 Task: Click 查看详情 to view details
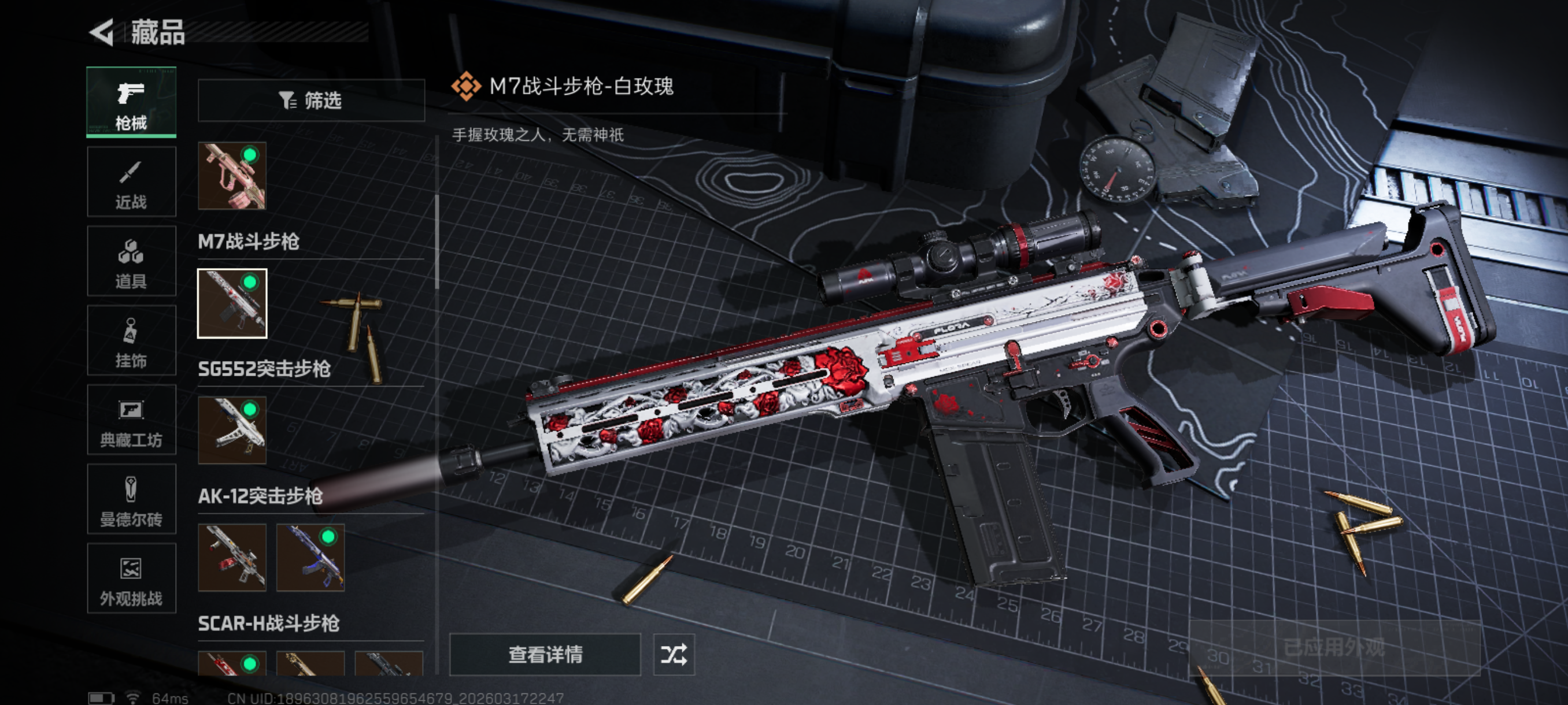545,655
